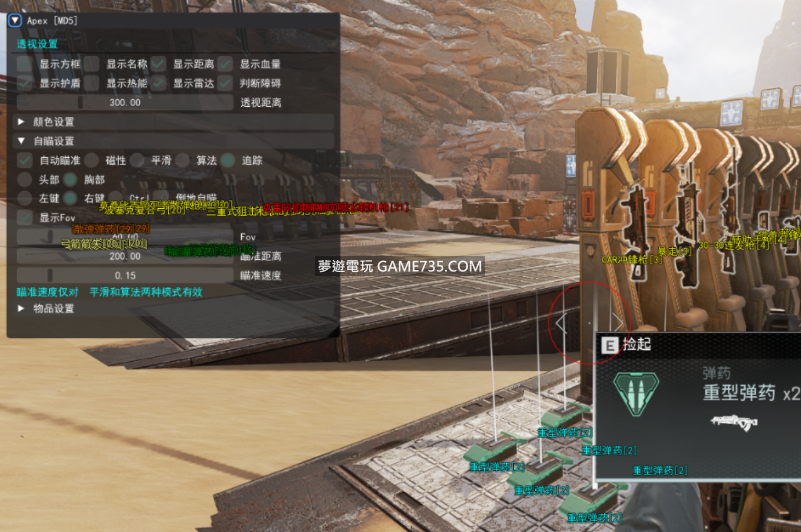Viewport: 801px width, 532px height.
Task: Uncheck the 显示雷达 option
Action: (158, 83)
